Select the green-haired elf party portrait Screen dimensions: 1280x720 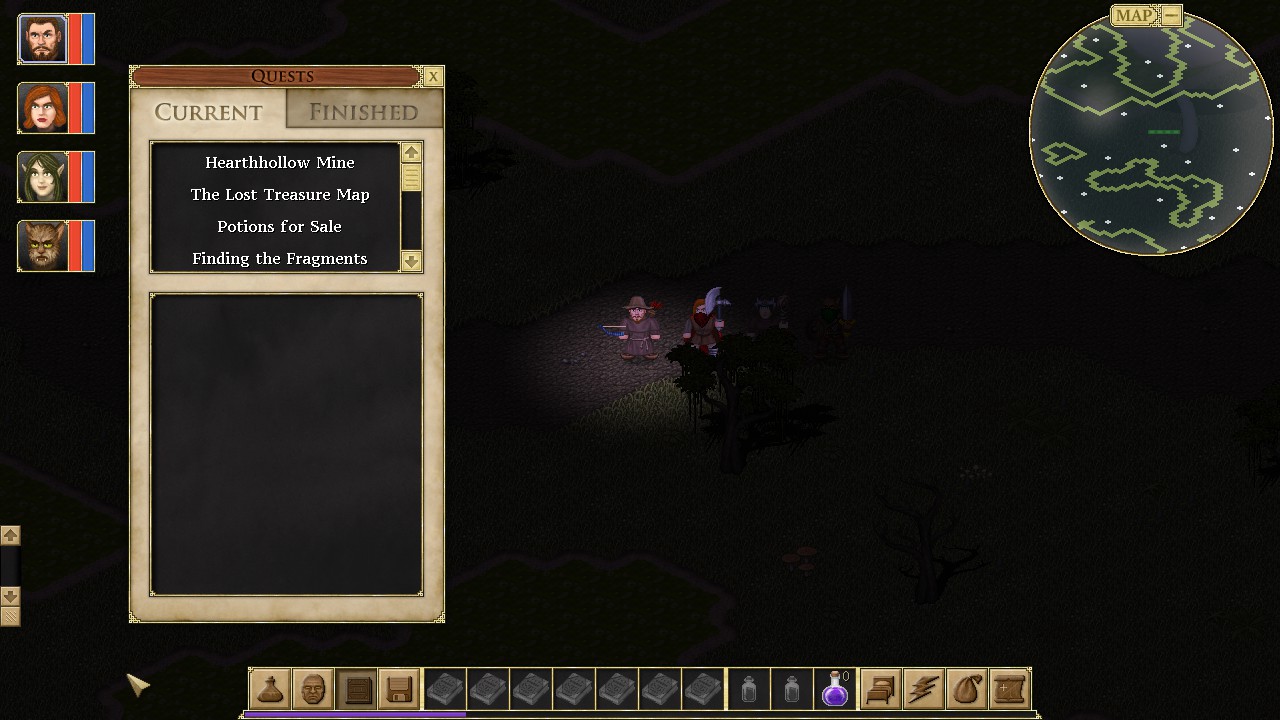(x=43, y=177)
